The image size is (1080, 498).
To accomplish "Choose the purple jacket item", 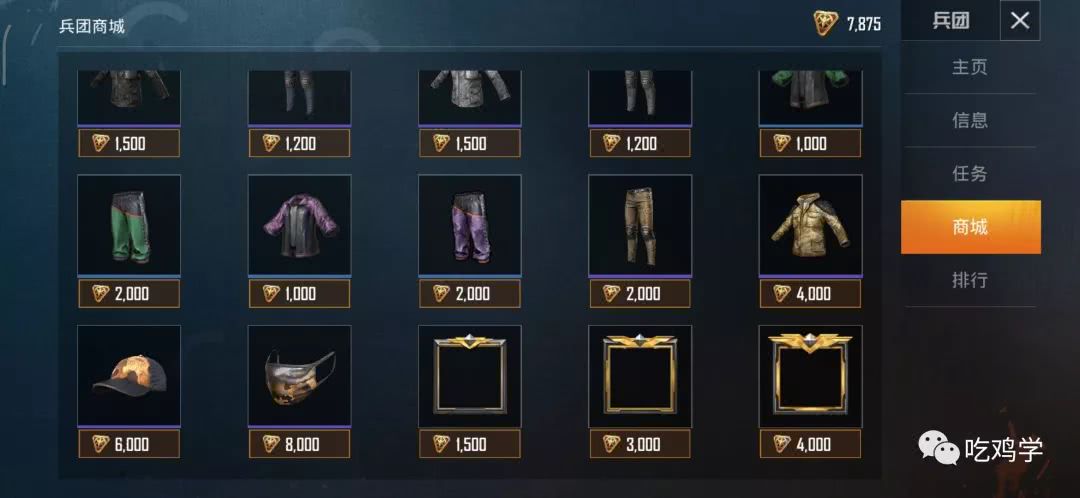I will click(x=299, y=225).
